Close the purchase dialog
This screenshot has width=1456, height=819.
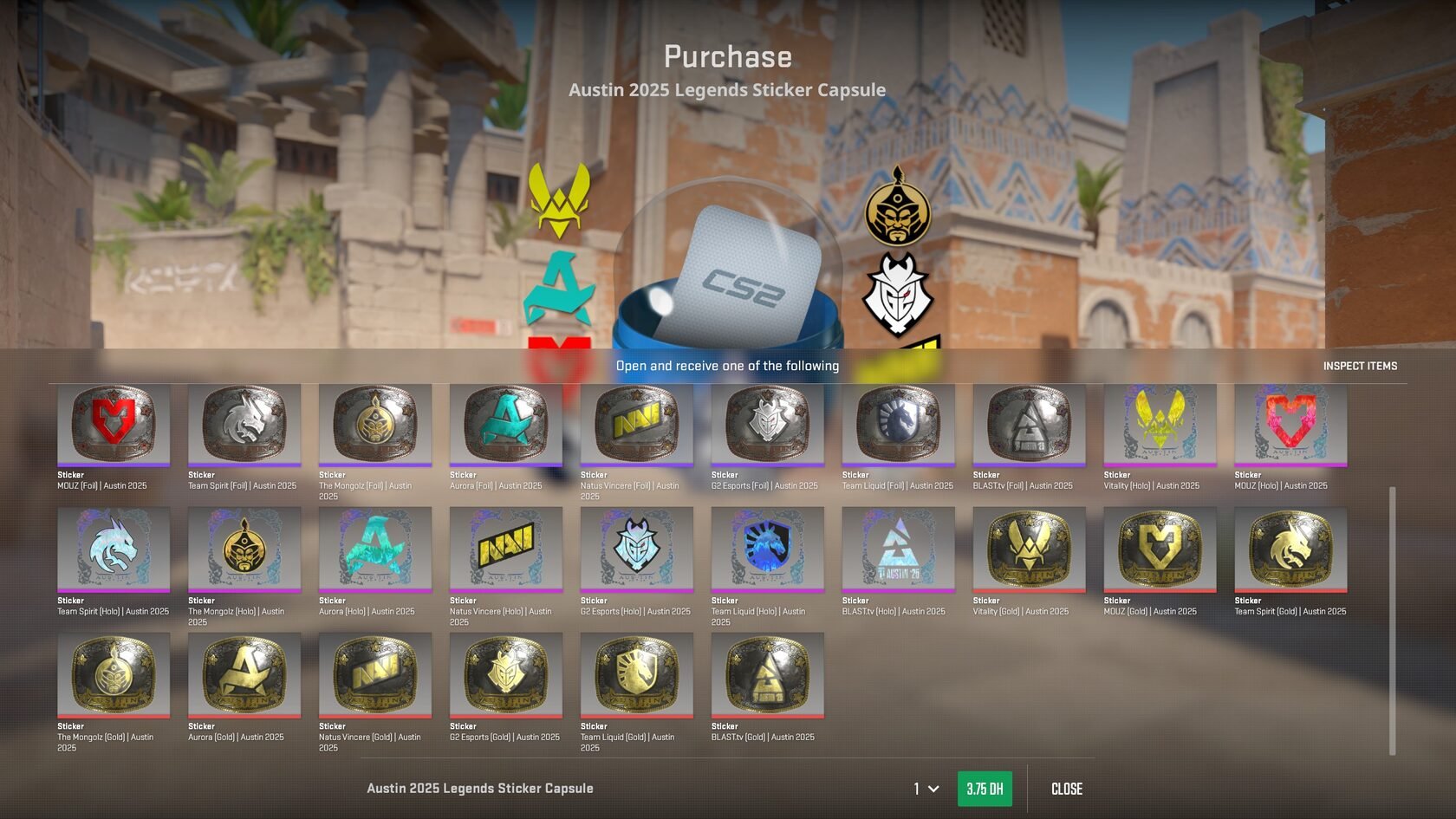[1066, 789]
